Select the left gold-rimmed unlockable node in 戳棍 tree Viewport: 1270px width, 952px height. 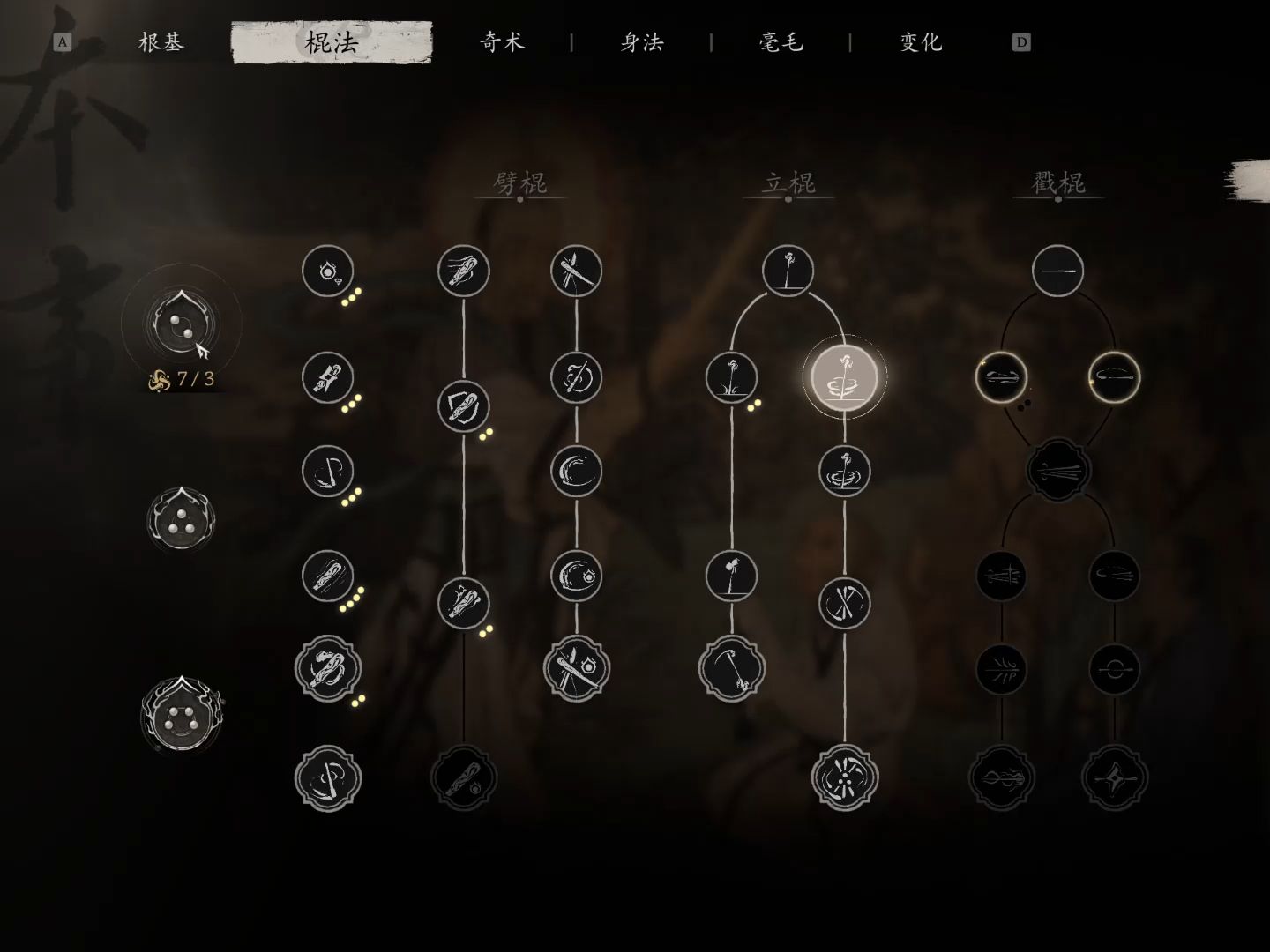point(1002,377)
